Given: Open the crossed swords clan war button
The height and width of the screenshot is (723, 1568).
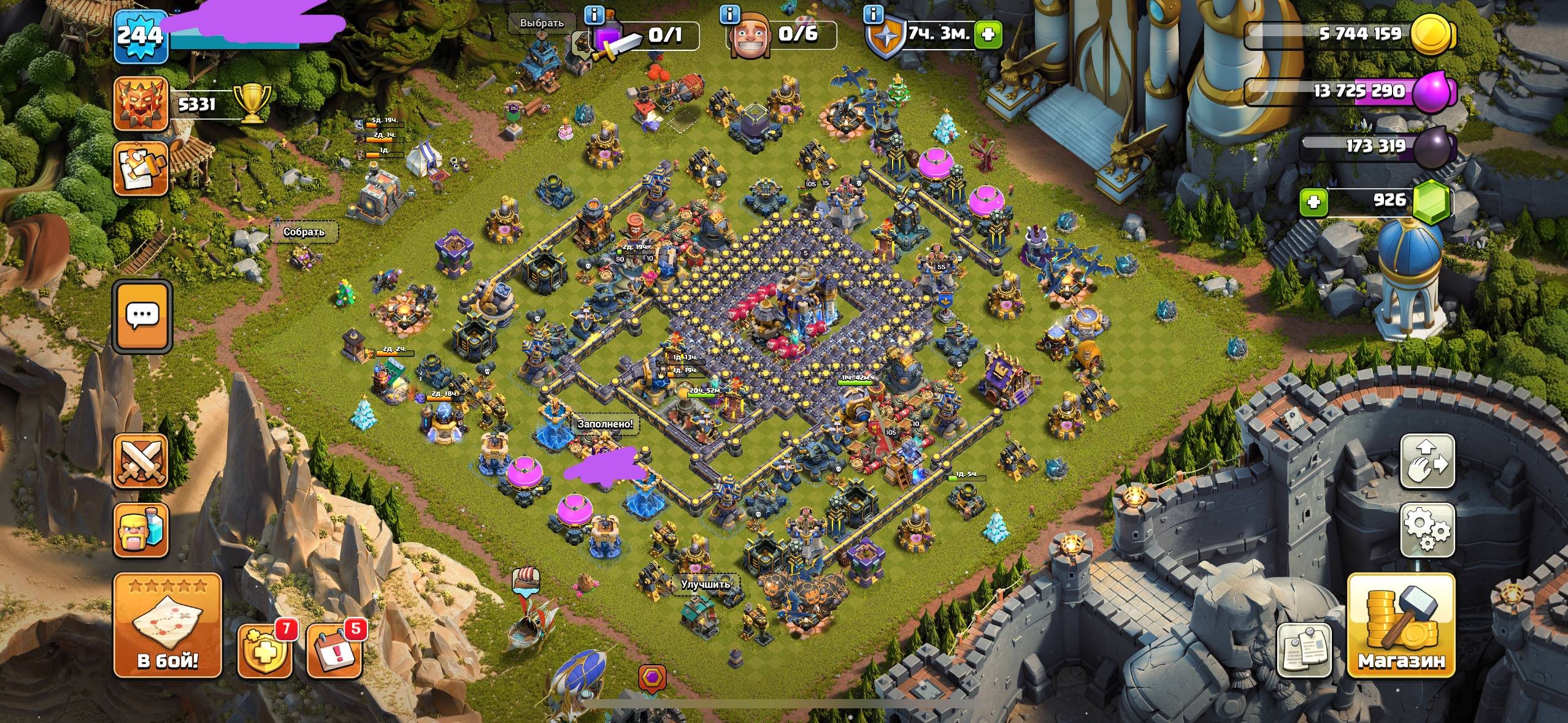Looking at the screenshot, I should [140, 461].
